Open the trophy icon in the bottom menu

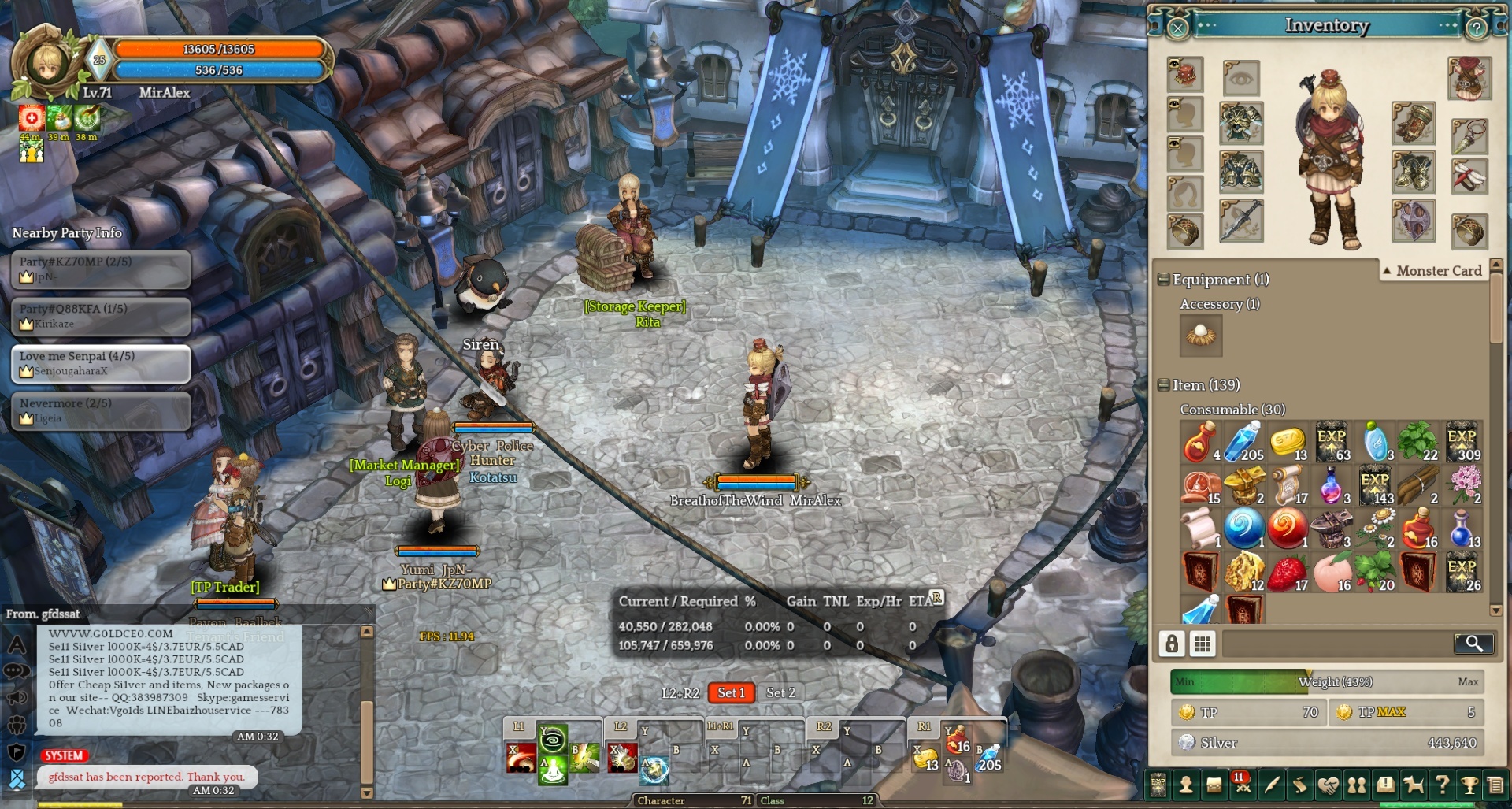1469,785
